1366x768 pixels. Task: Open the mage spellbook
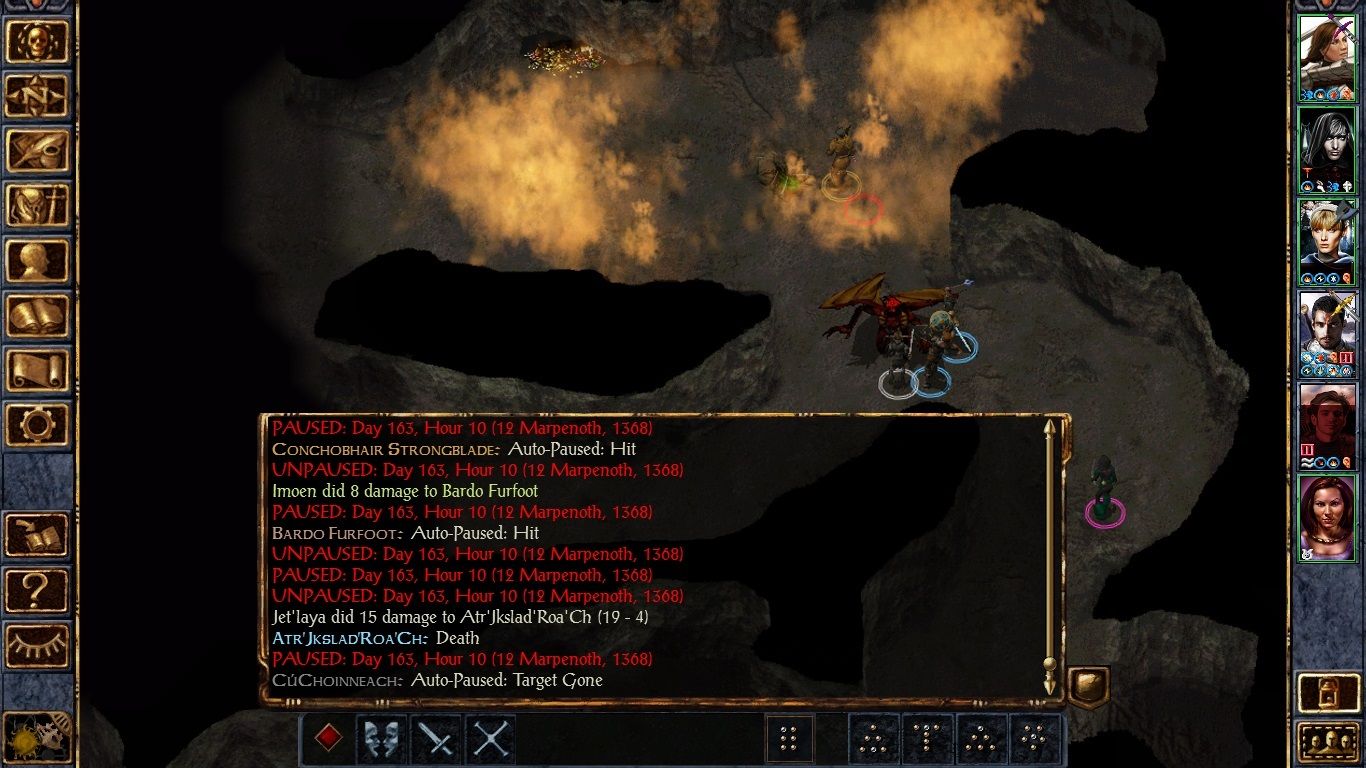coord(37,316)
